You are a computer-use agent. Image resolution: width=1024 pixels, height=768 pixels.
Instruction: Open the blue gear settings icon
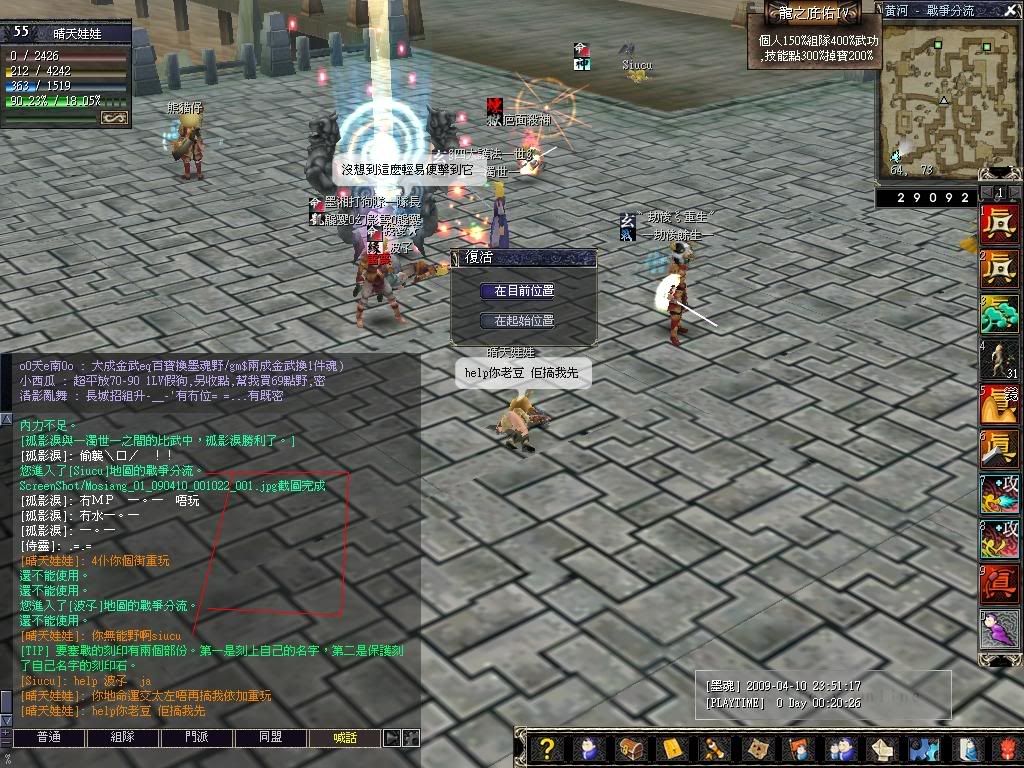pos(923,748)
